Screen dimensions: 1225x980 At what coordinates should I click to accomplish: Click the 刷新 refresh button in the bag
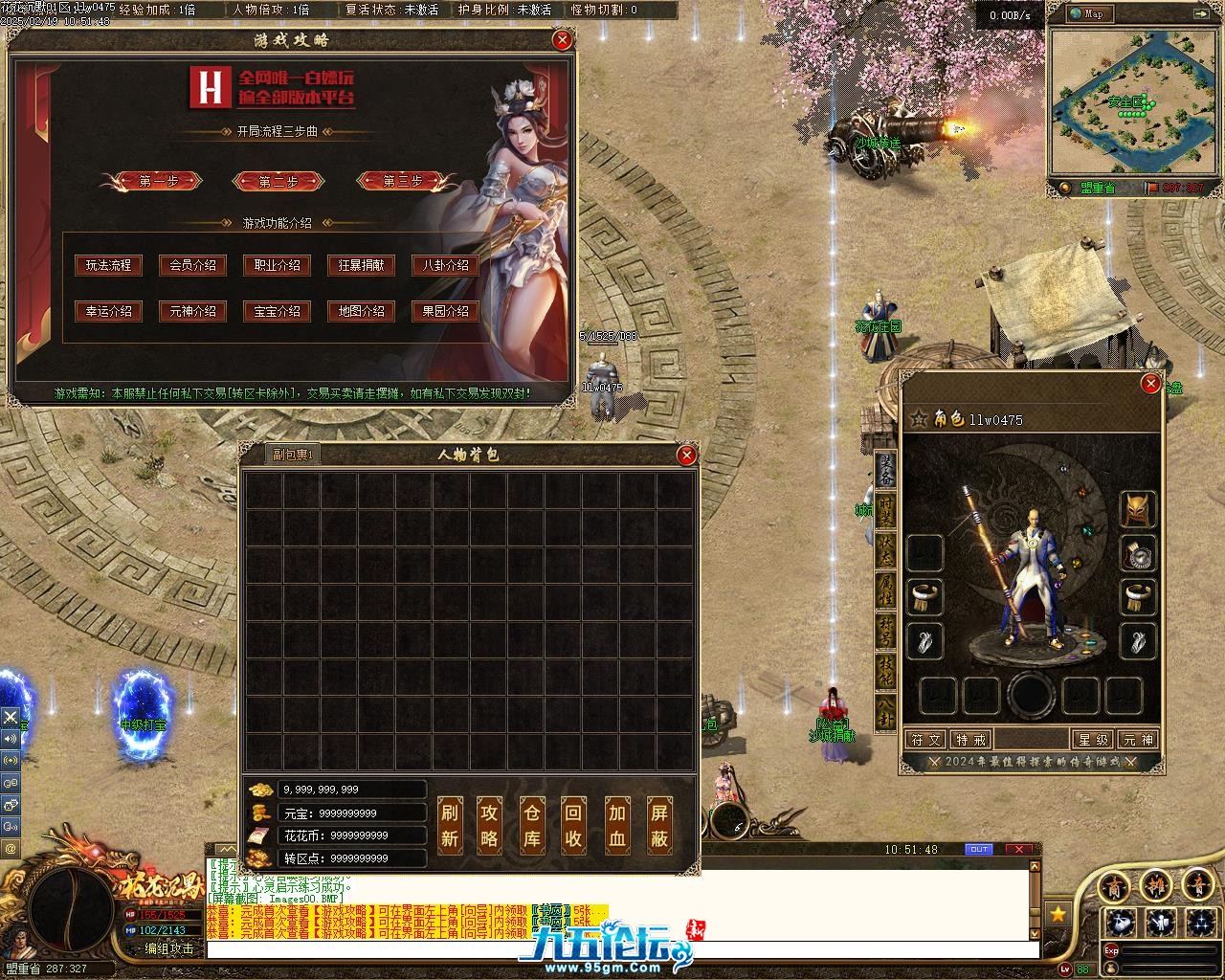pos(450,825)
